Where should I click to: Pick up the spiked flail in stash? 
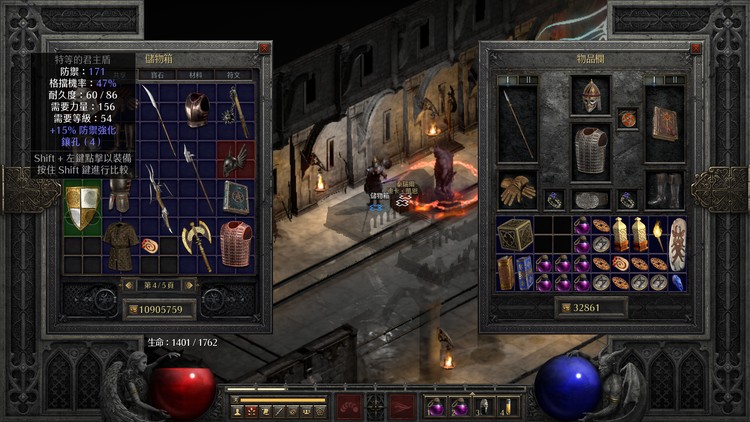pos(237,108)
